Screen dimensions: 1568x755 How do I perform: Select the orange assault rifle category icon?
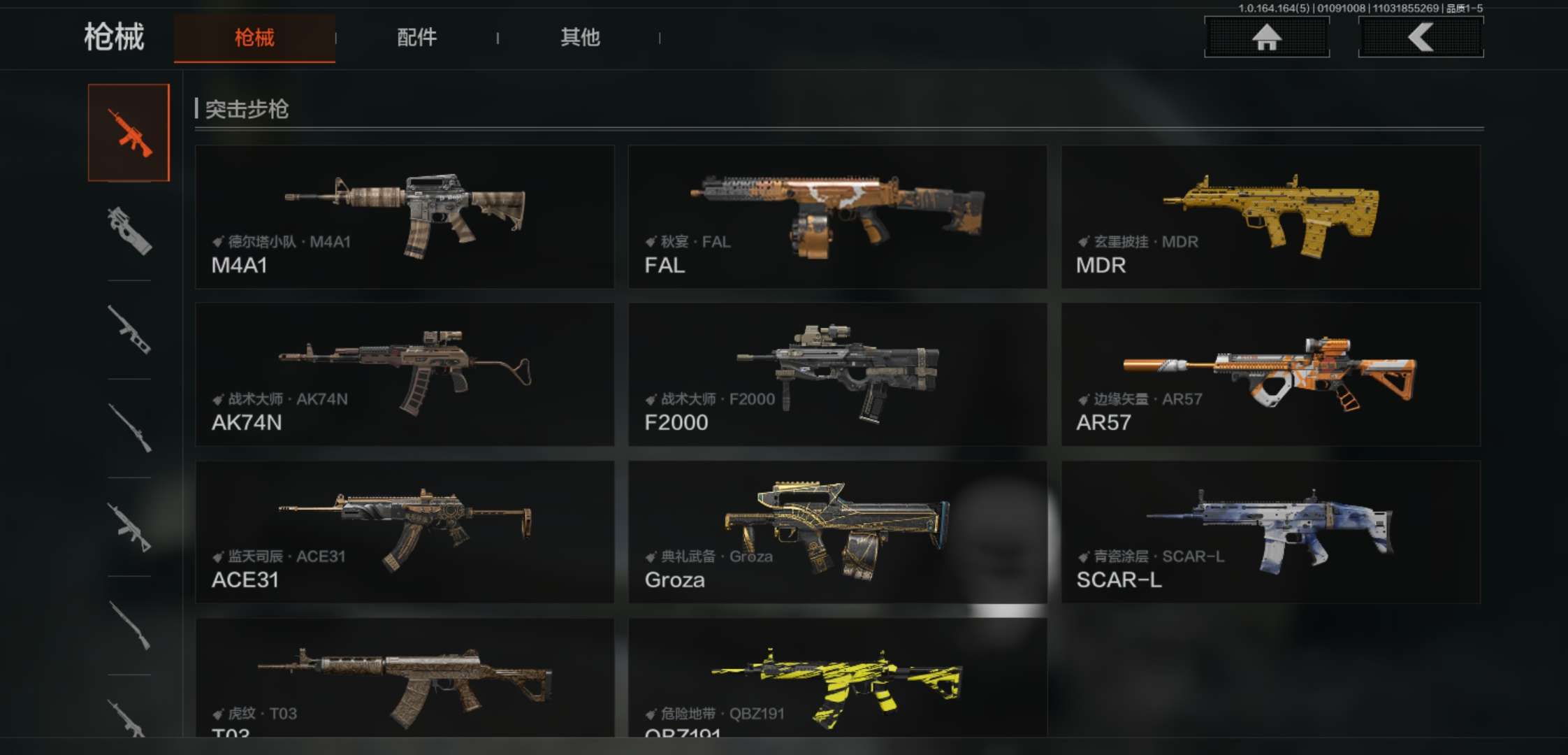[x=129, y=133]
